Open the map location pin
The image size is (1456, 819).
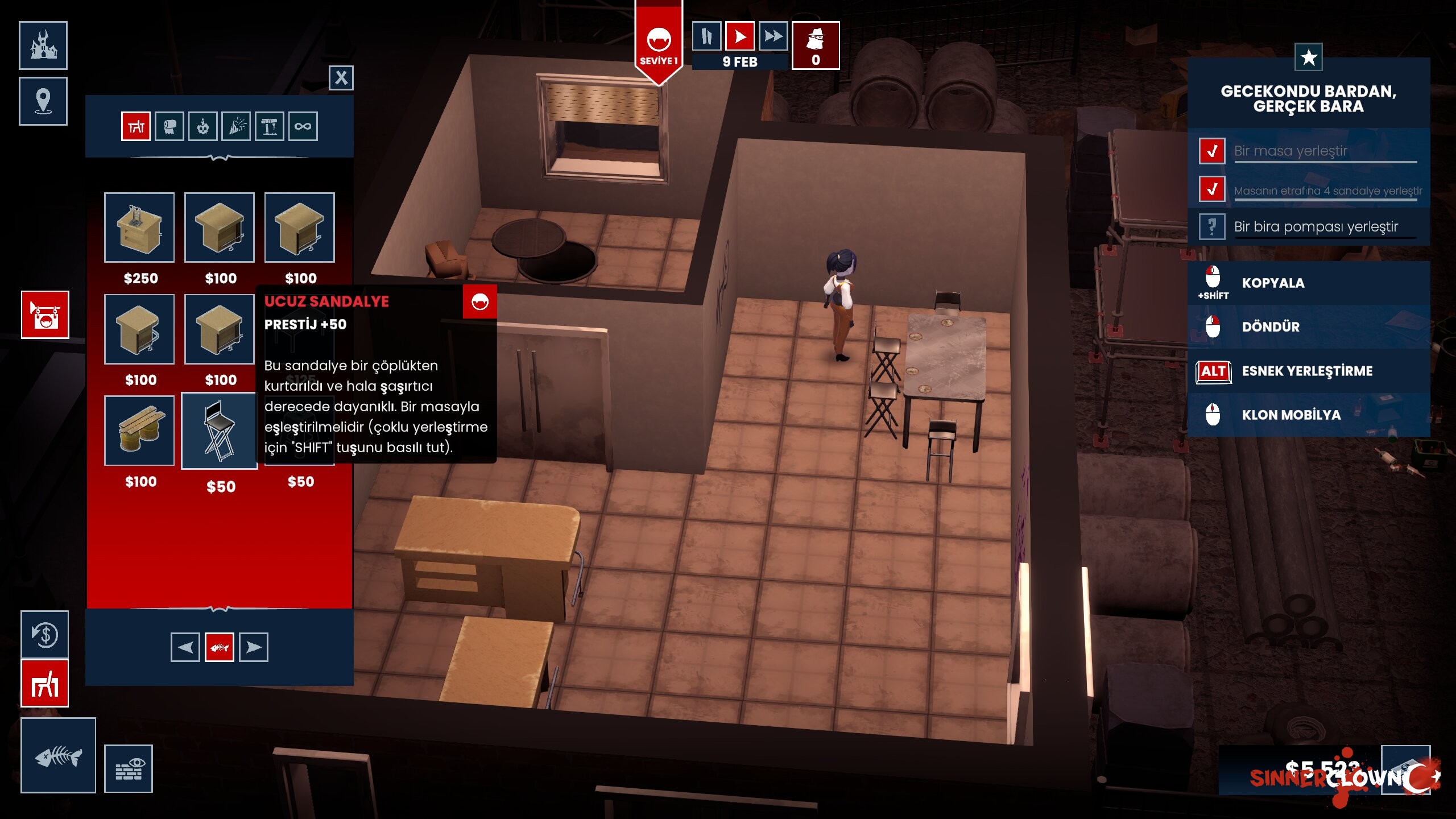(43, 101)
